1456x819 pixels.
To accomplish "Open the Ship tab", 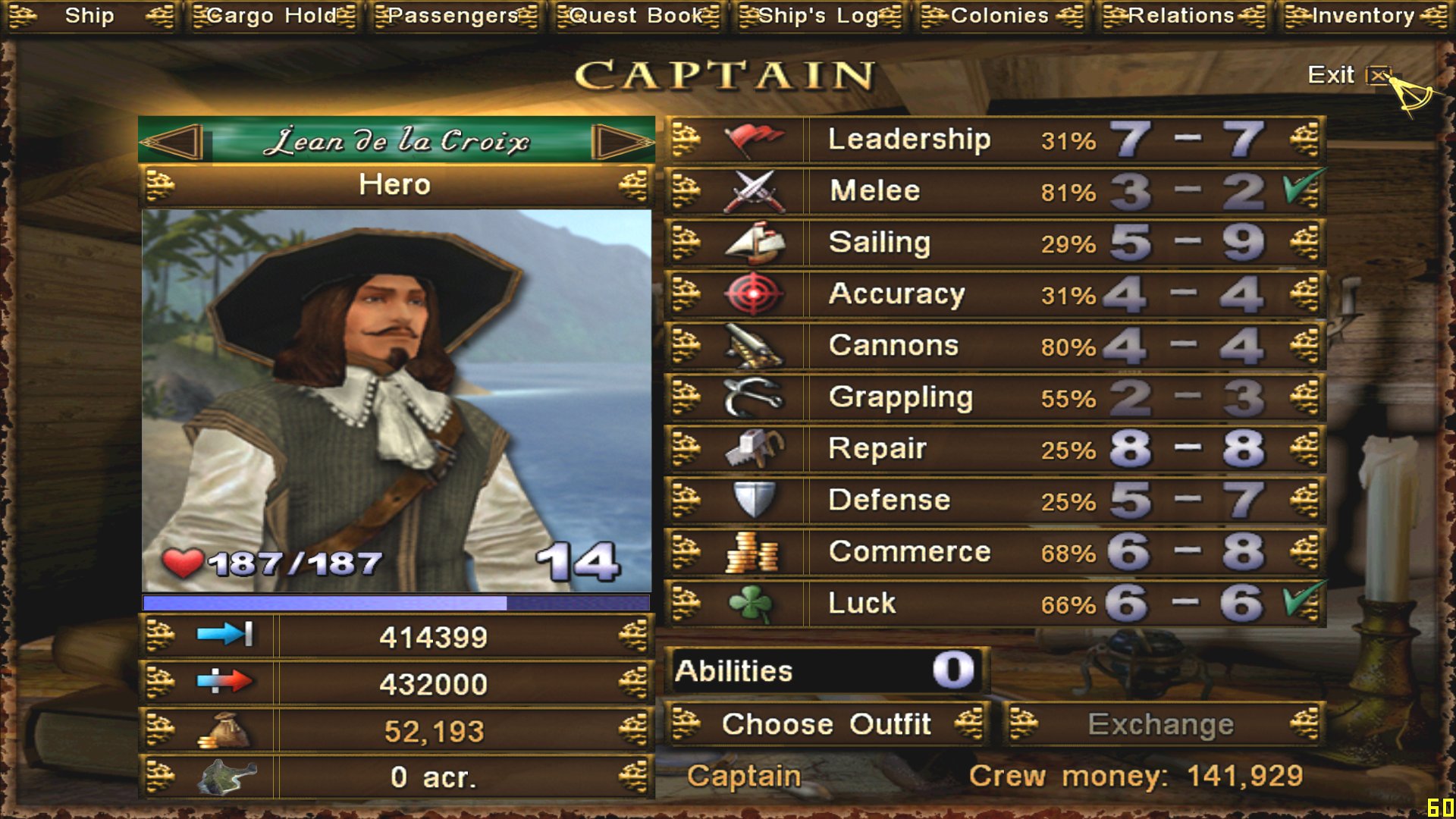I will click(89, 16).
